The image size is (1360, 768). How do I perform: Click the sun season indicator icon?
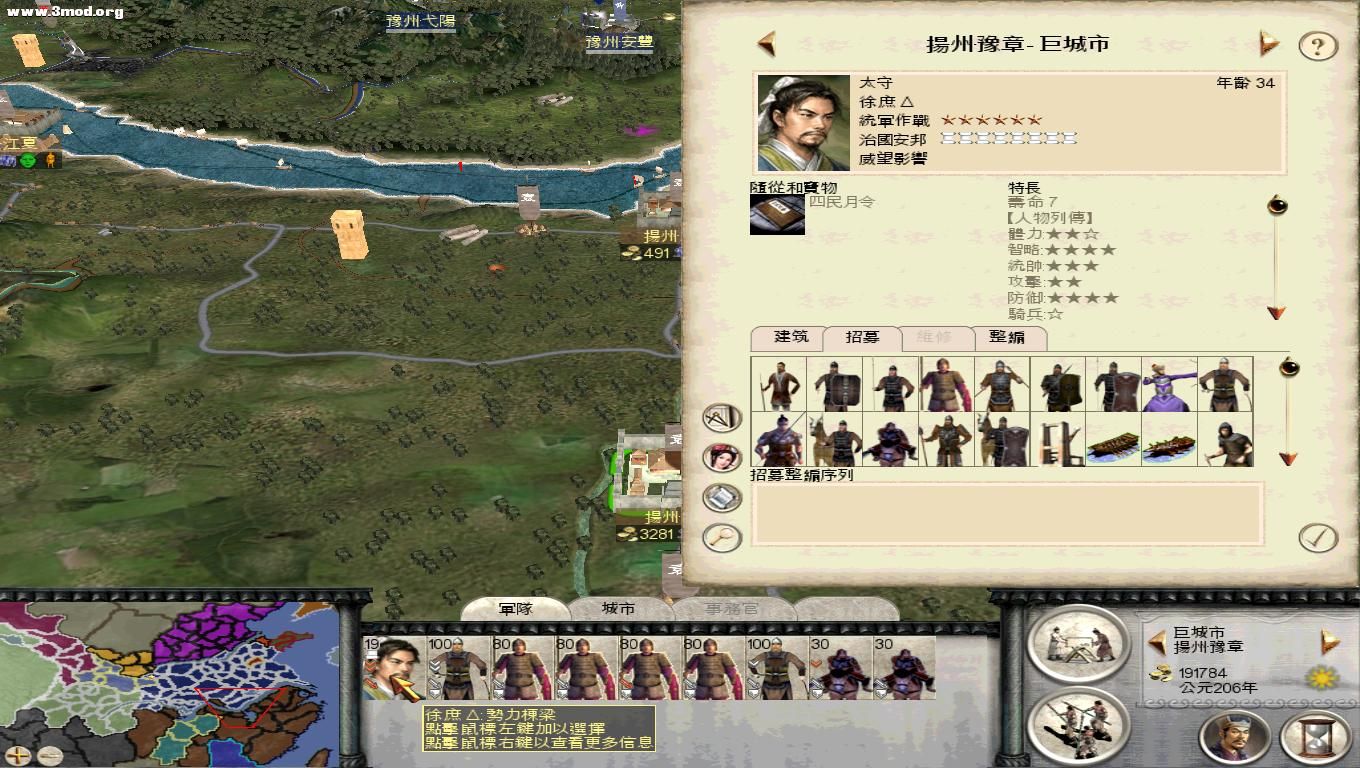[1324, 677]
